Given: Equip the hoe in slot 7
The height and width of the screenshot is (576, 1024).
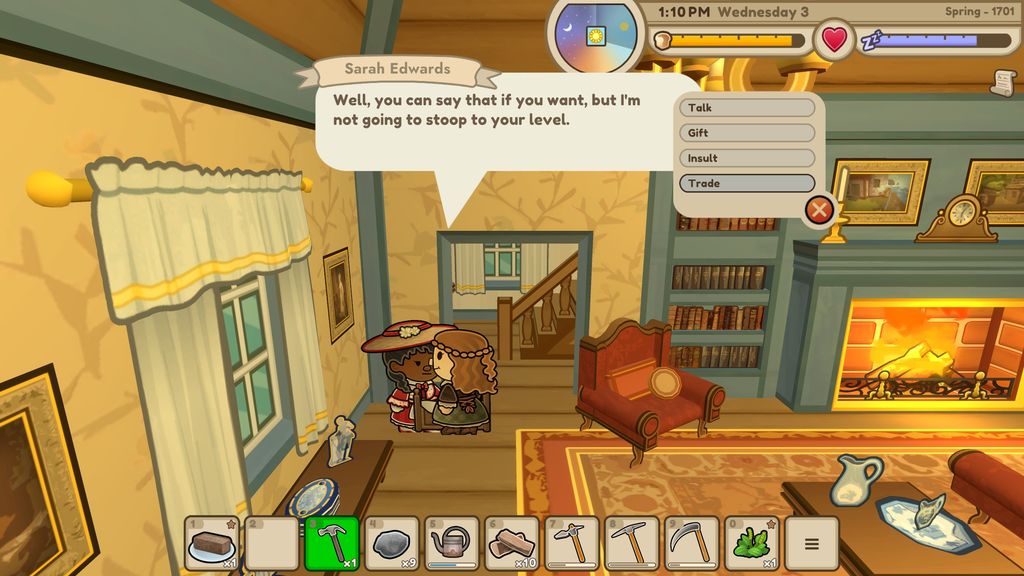Looking at the screenshot, I should tap(572, 544).
